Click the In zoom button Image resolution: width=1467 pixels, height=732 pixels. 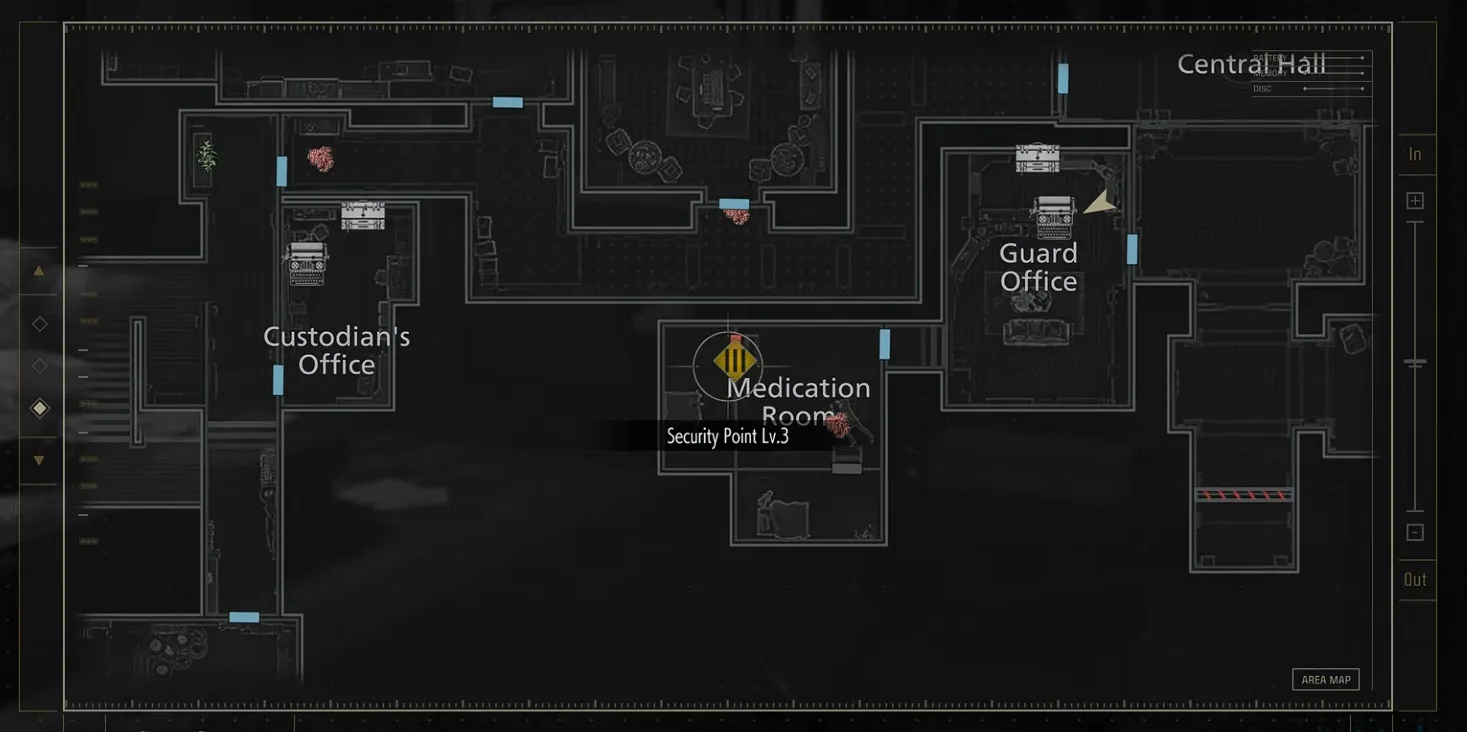[1415, 153]
